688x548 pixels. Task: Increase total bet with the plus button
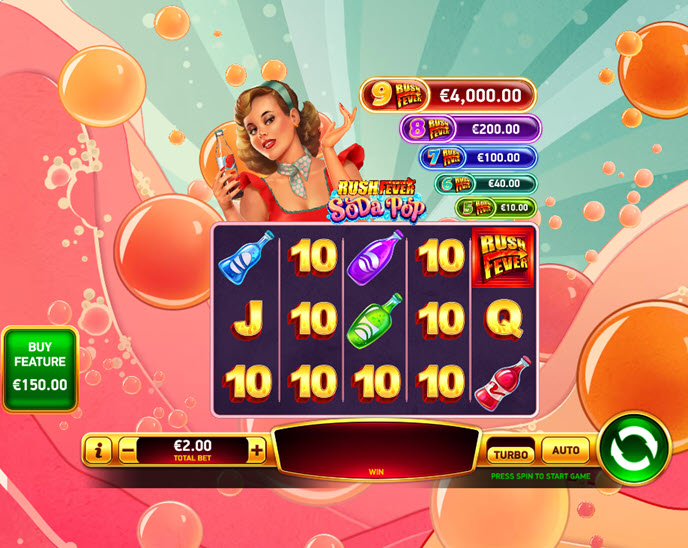pyautogui.click(x=257, y=451)
